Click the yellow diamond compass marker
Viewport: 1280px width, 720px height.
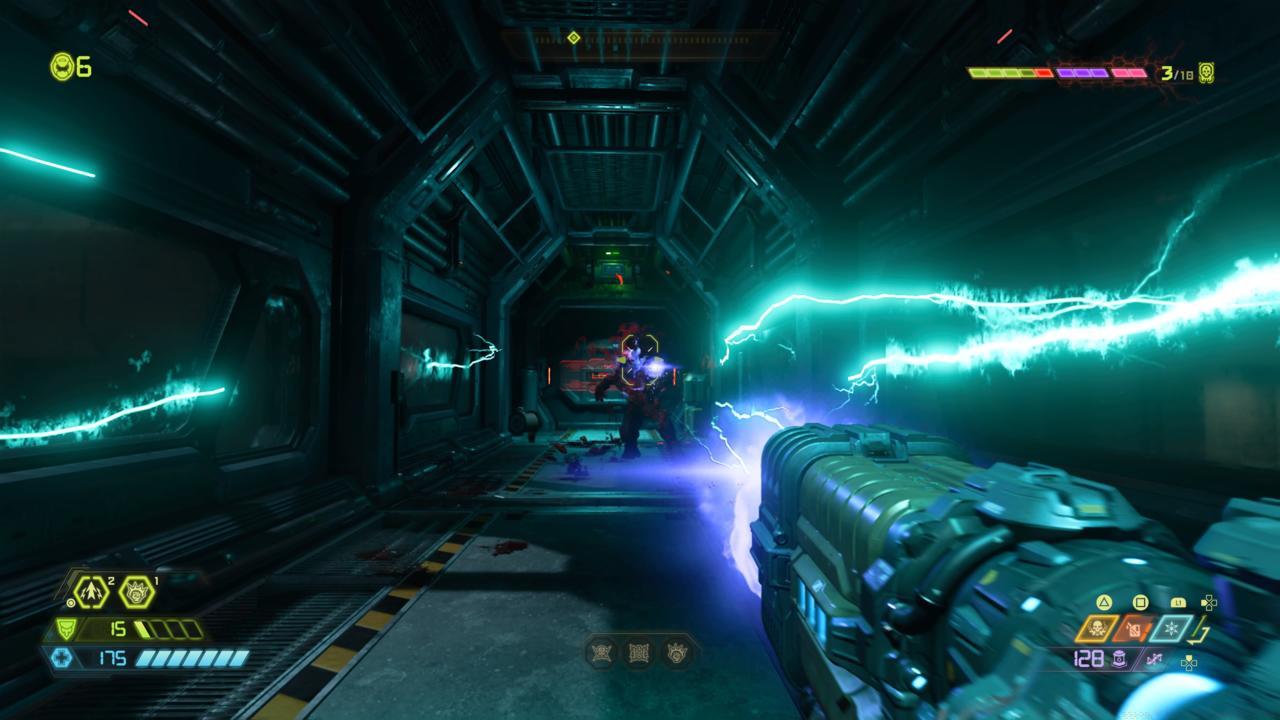coord(574,38)
